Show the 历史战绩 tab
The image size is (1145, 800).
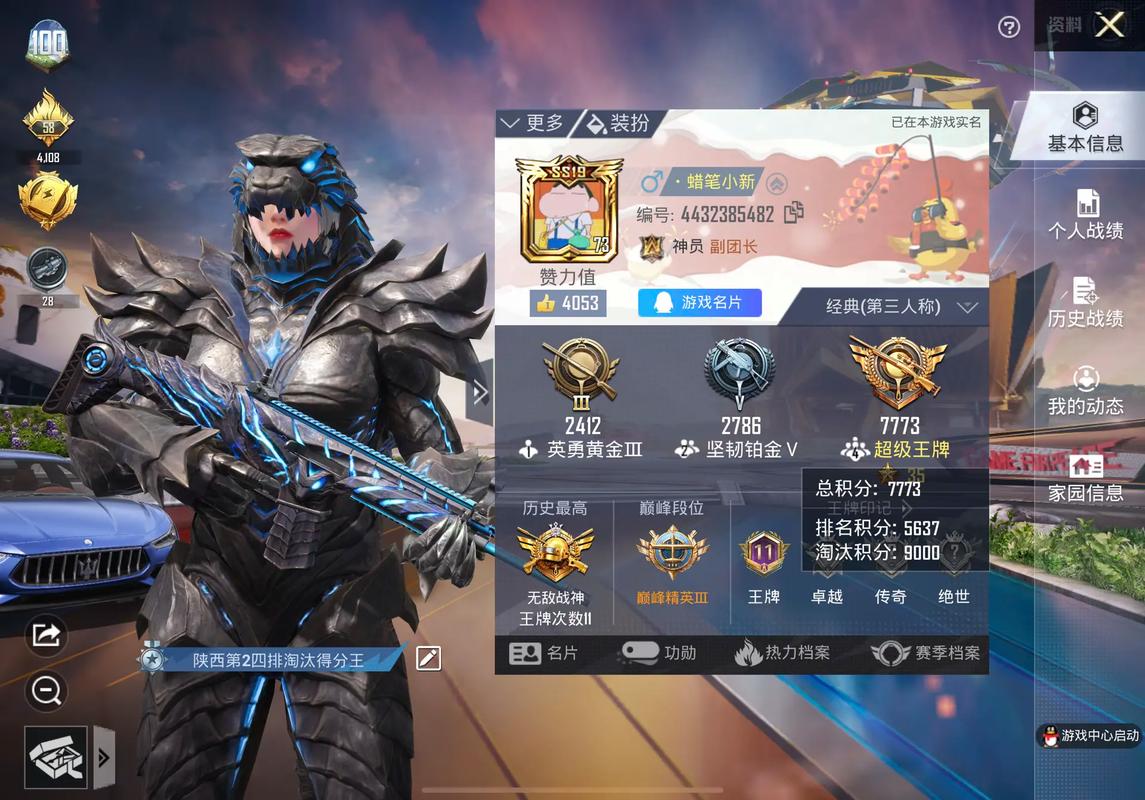[1085, 303]
